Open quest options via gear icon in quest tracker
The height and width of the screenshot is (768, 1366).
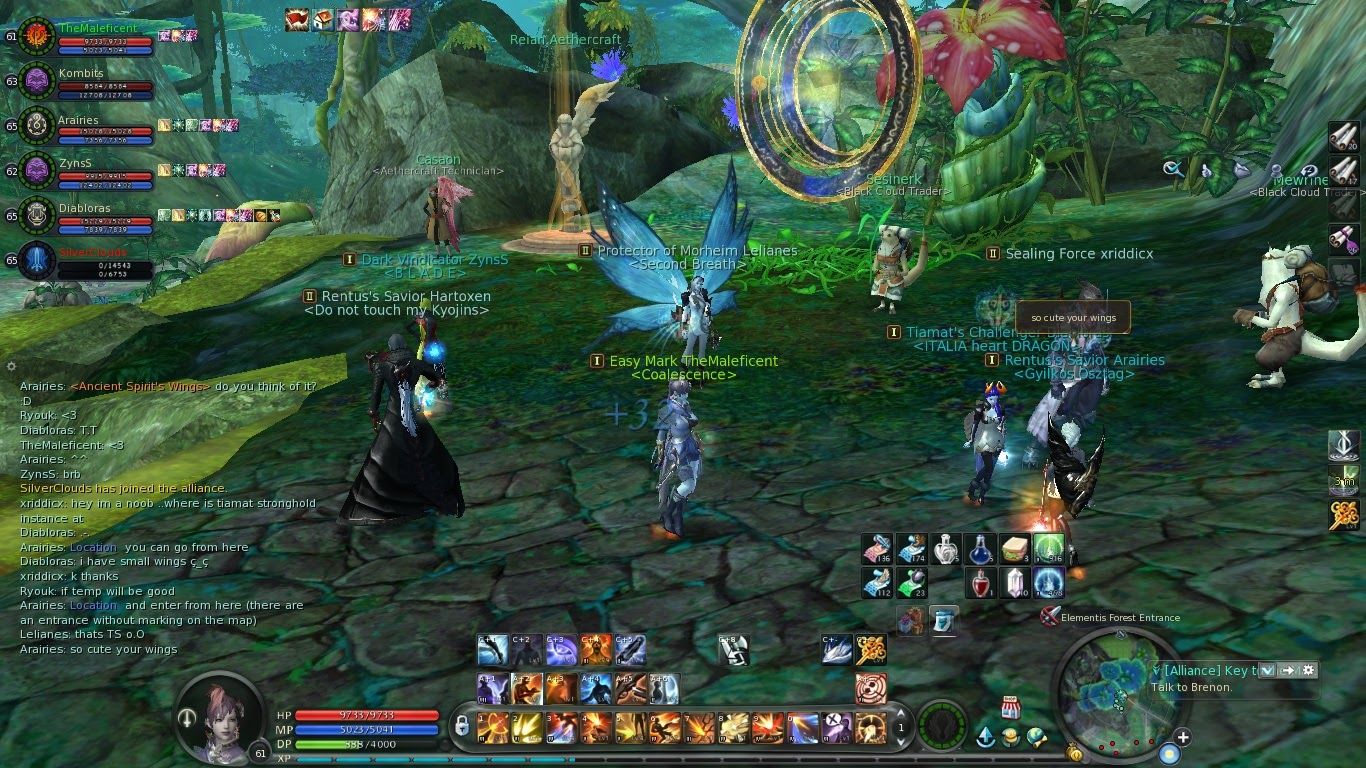coord(1309,670)
